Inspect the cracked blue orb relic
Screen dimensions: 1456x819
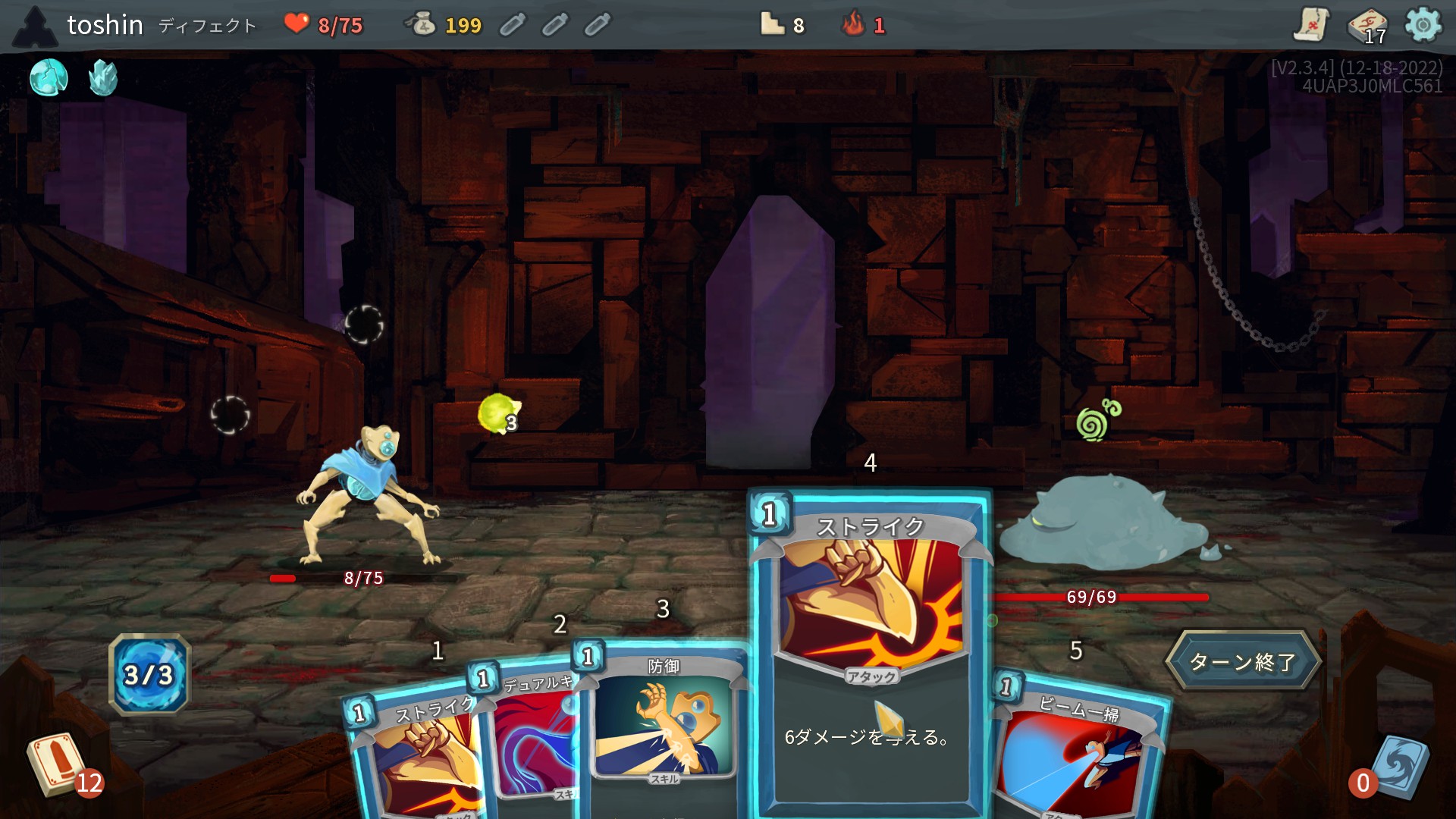point(49,77)
